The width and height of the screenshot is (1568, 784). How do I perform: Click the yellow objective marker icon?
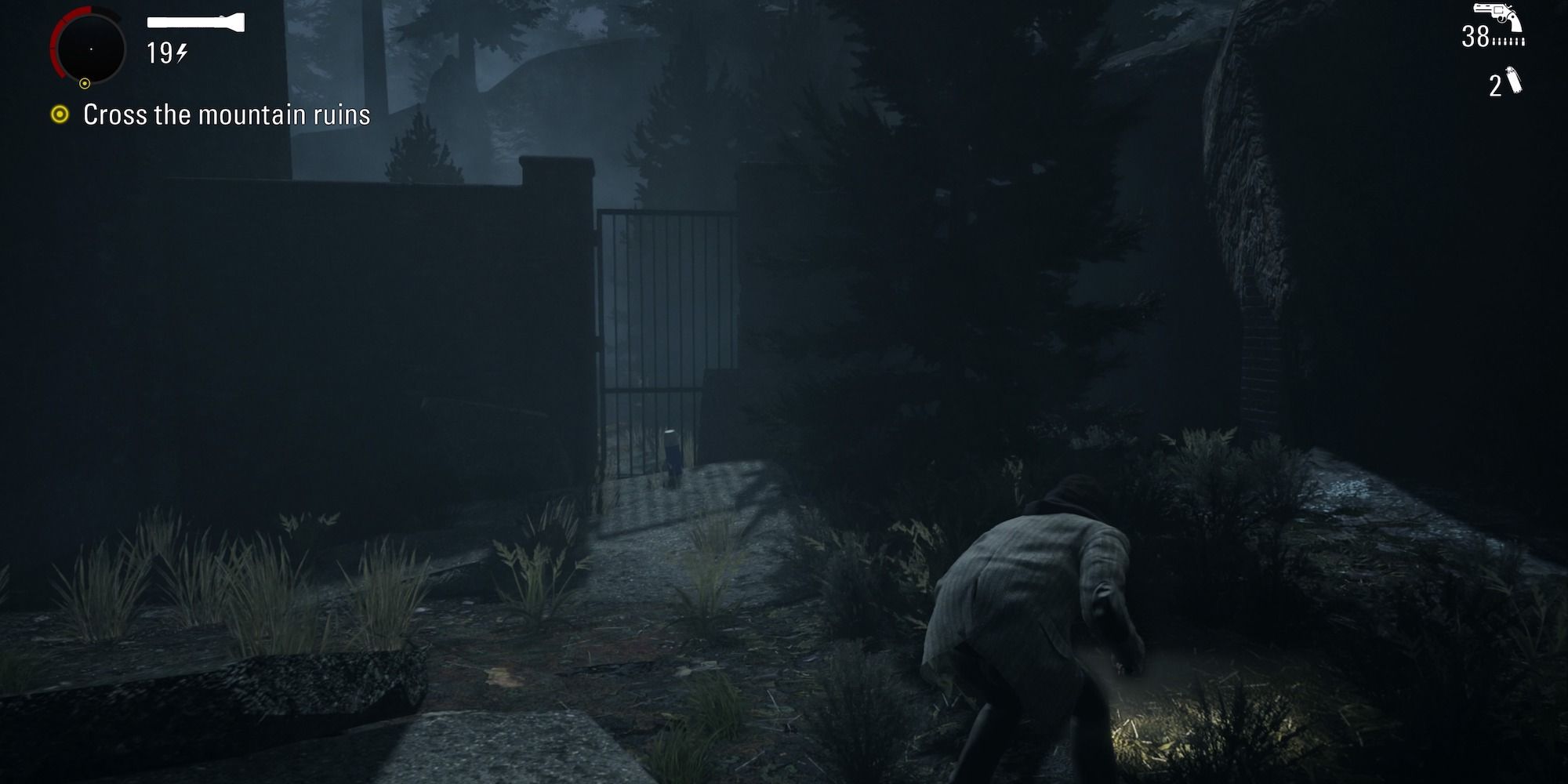click(59, 114)
